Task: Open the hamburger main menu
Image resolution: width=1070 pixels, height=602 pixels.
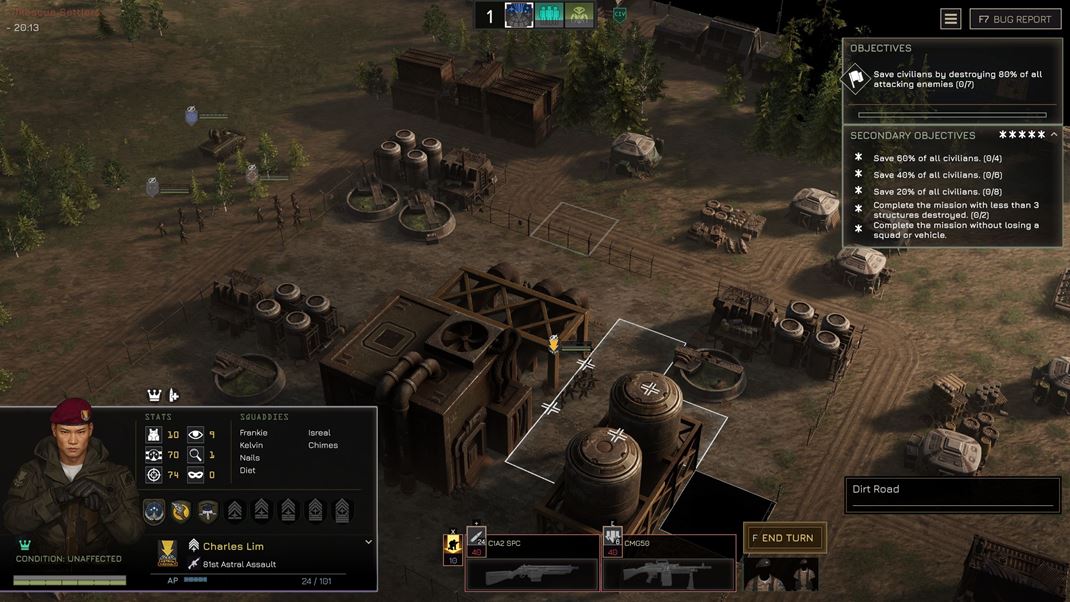Action: pos(951,19)
